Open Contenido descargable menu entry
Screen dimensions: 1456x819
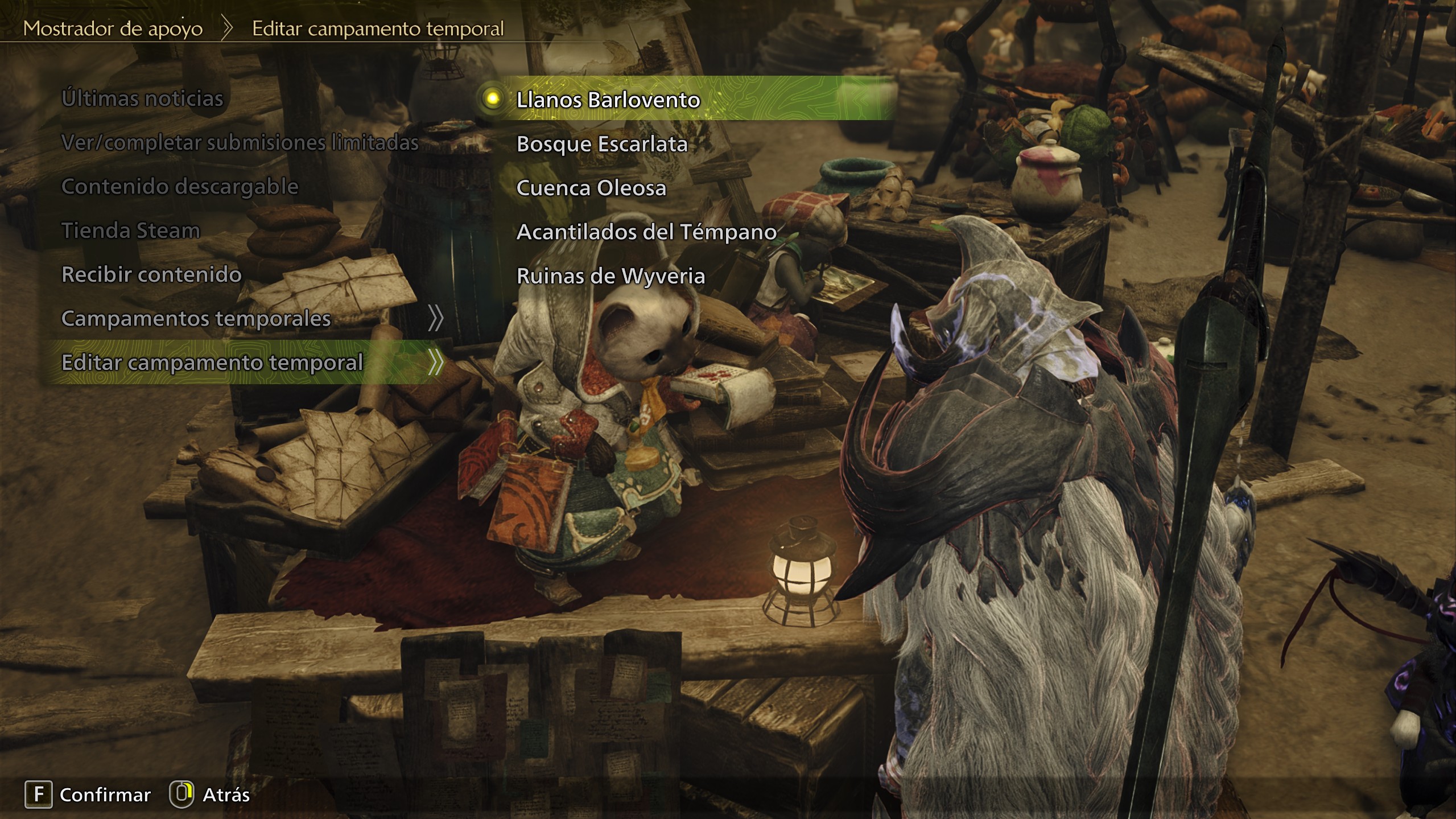coord(180,187)
